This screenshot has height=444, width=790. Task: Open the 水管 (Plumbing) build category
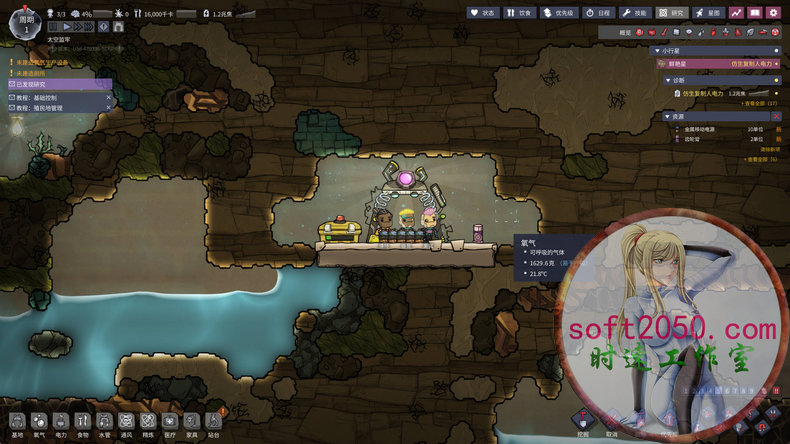(105, 424)
